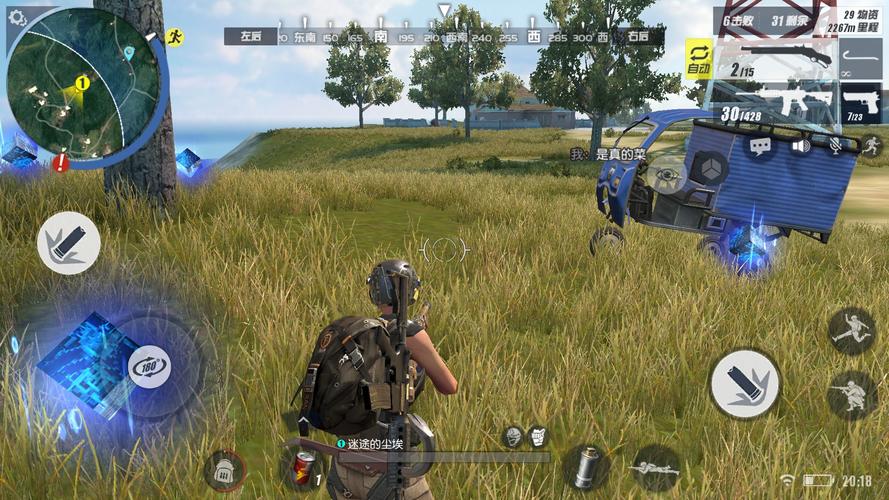Tap the right-side bullet fire button

(744, 383)
